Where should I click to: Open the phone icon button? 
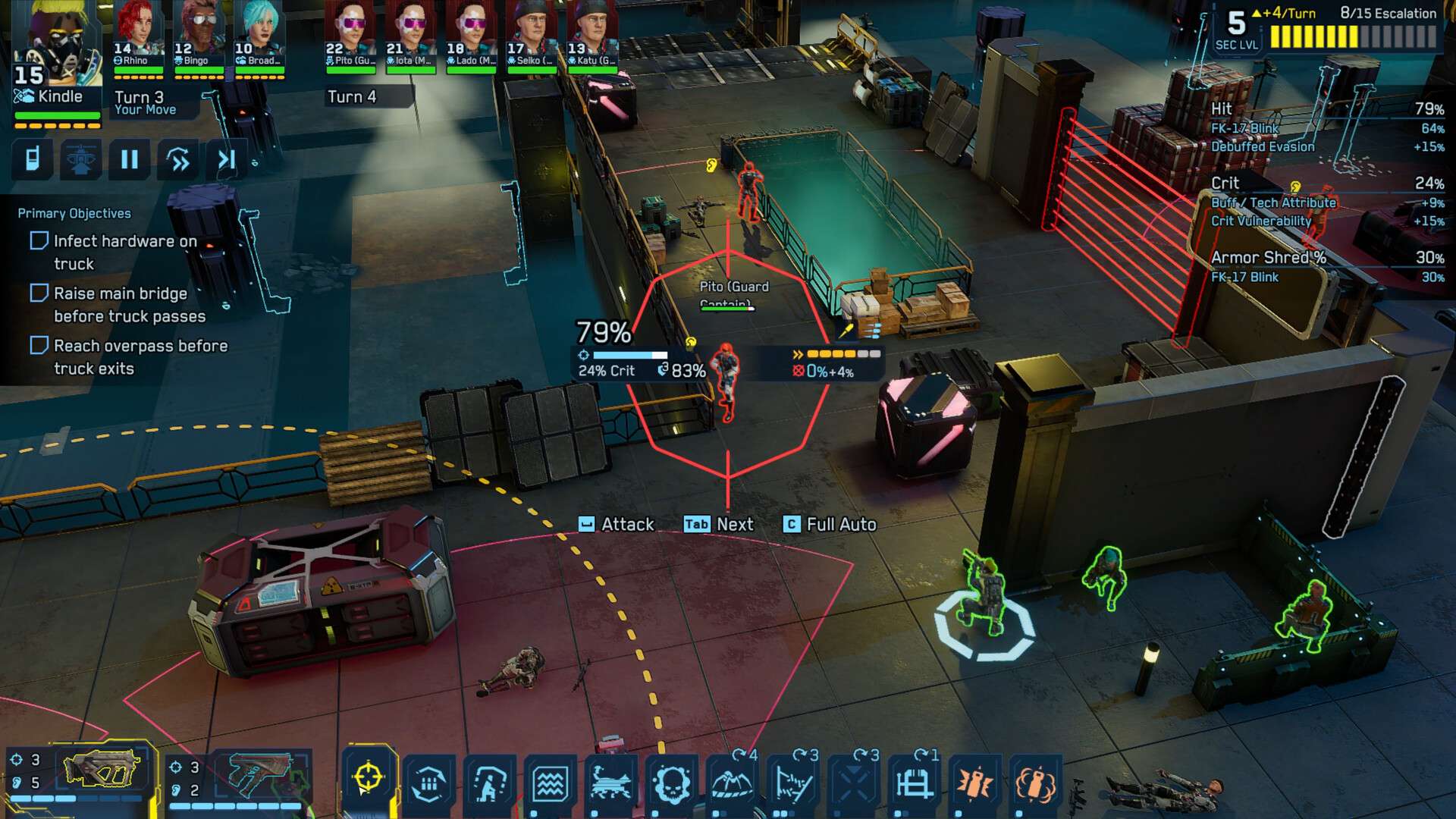click(33, 159)
